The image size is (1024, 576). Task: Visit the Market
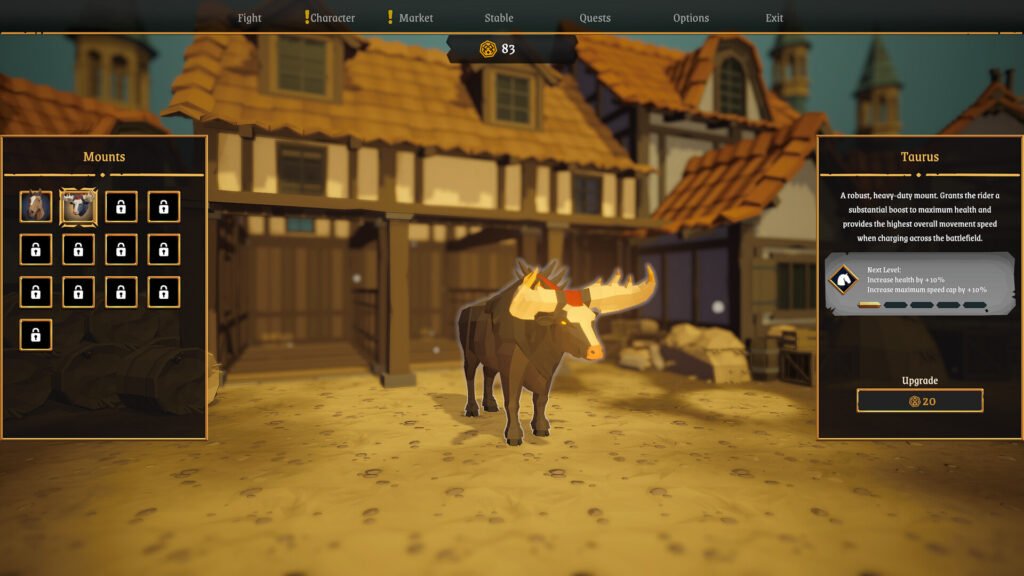tap(415, 18)
